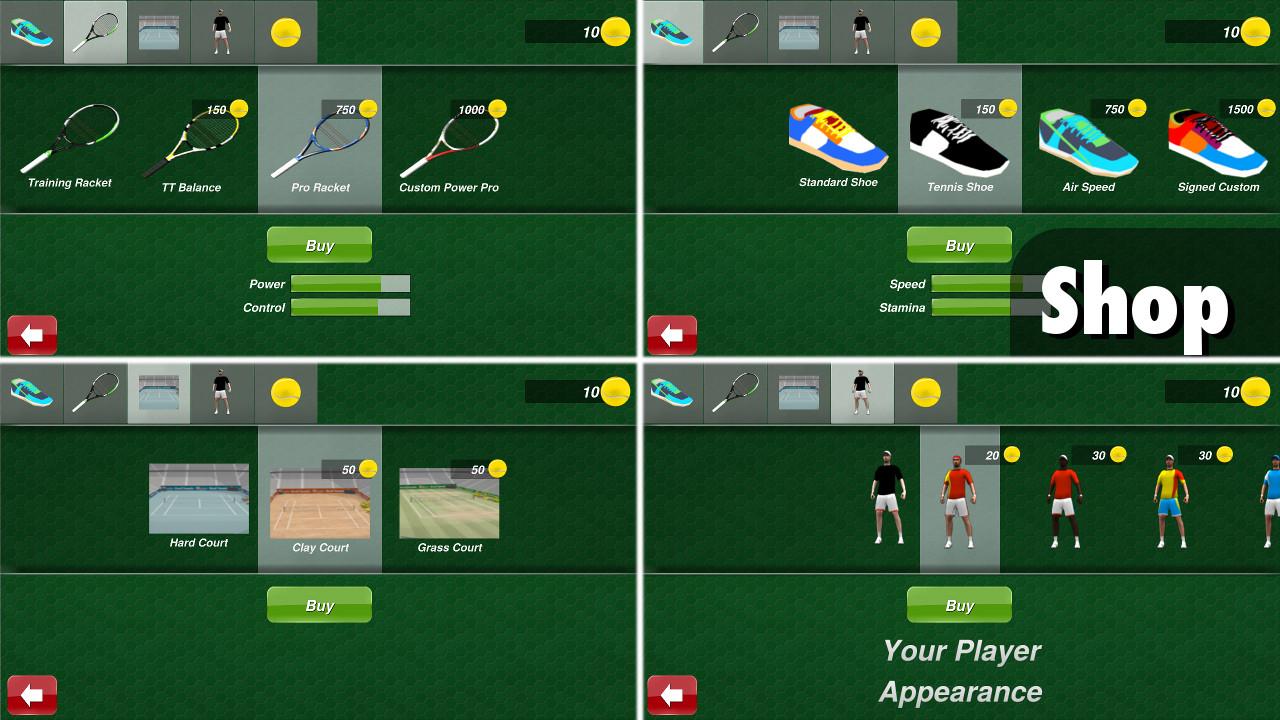Image resolution: width=1280 pixels, height=720 pixels.
Task: Pick the Clay Court
Action: 319,500
